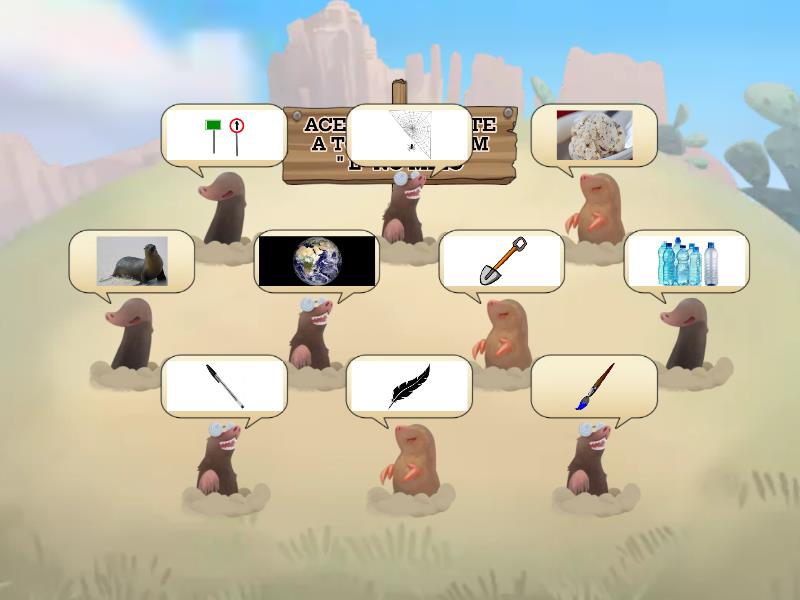Pick the paintbrush picture bubble
Viewport: 800px width, 600px height.
pos(594,386)
